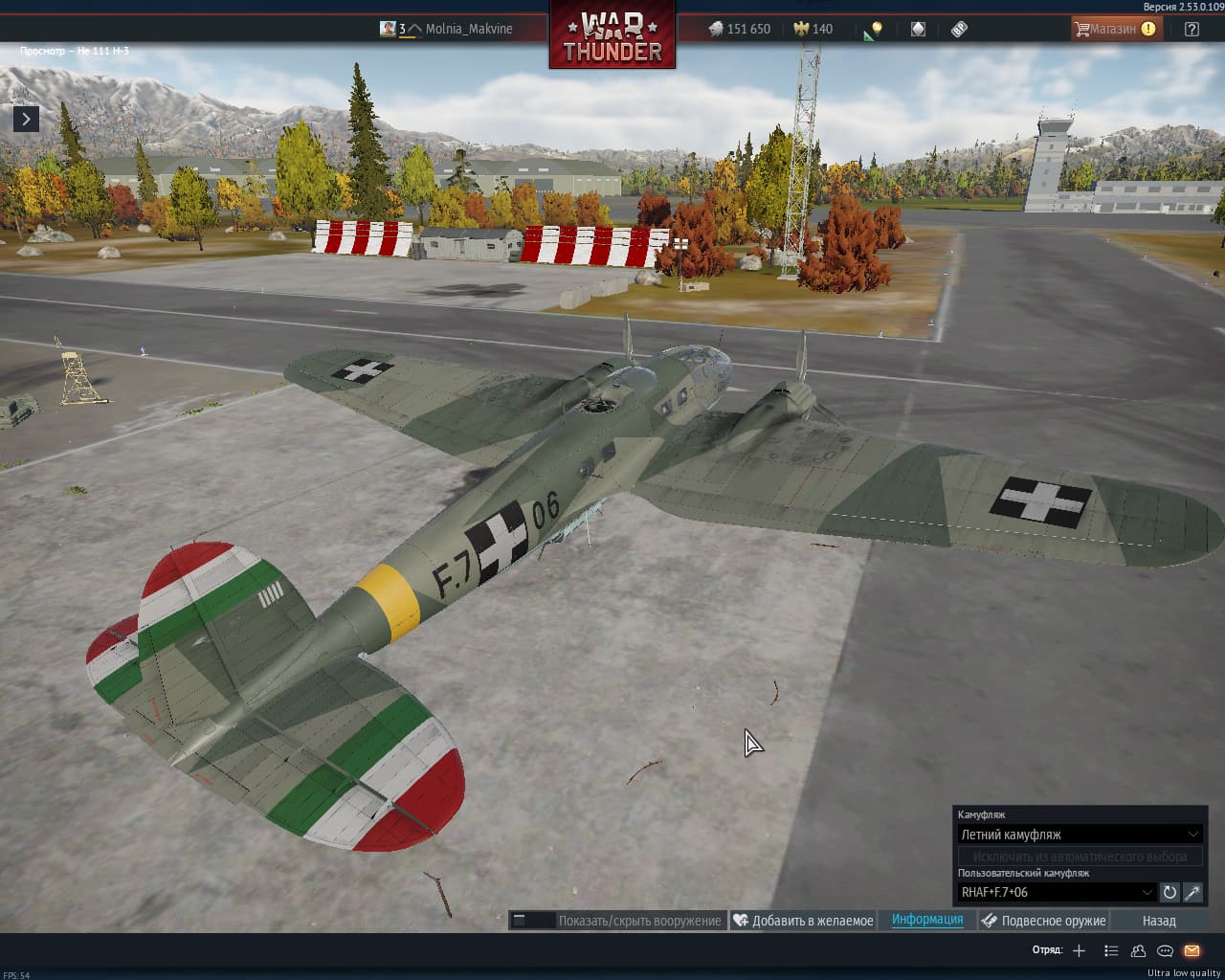Open the orange mail envelope
Image resolution: width=1225 pixels, height=980 pixels.
1192,950
